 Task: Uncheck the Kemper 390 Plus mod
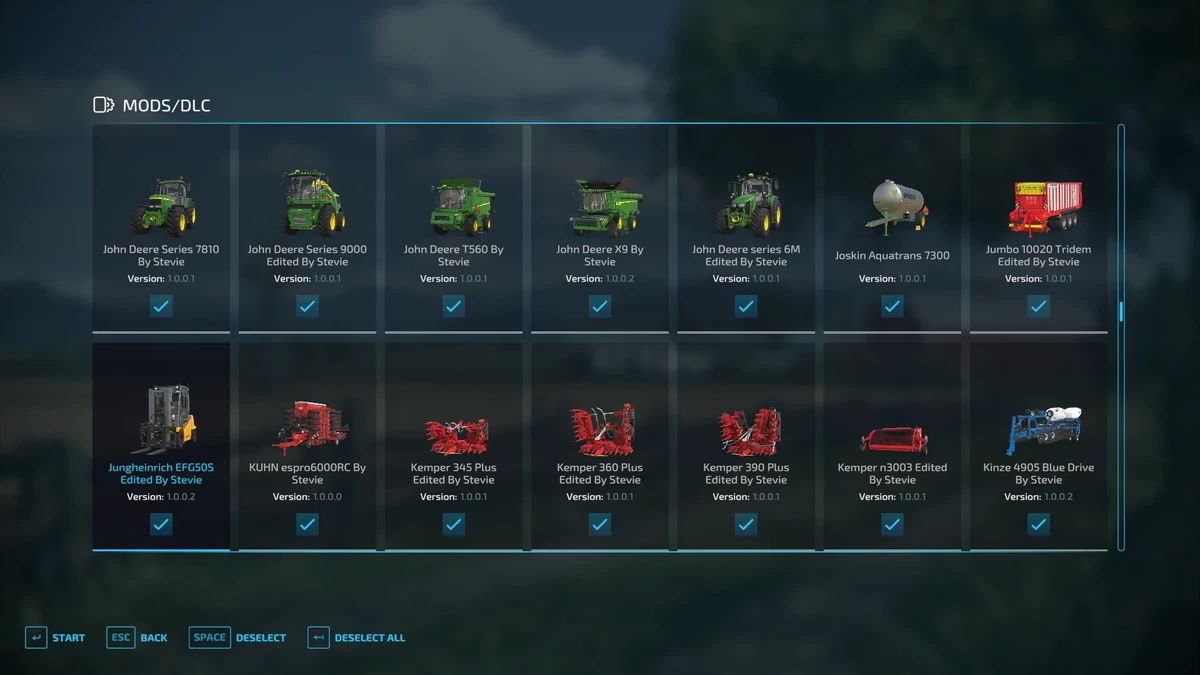pos(746,524)
